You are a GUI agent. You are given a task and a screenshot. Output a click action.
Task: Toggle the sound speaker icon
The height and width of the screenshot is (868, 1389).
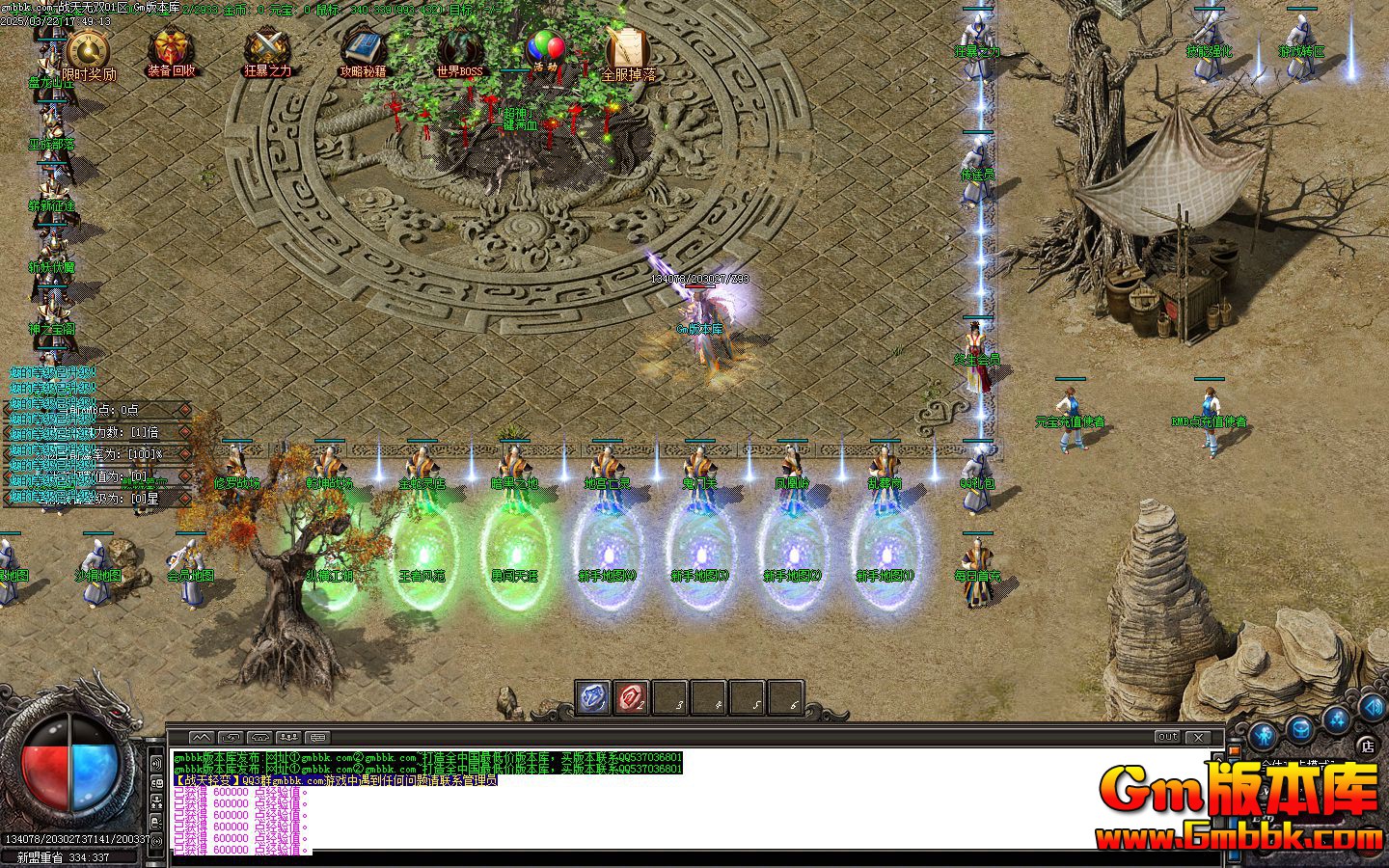[1371, 707]
